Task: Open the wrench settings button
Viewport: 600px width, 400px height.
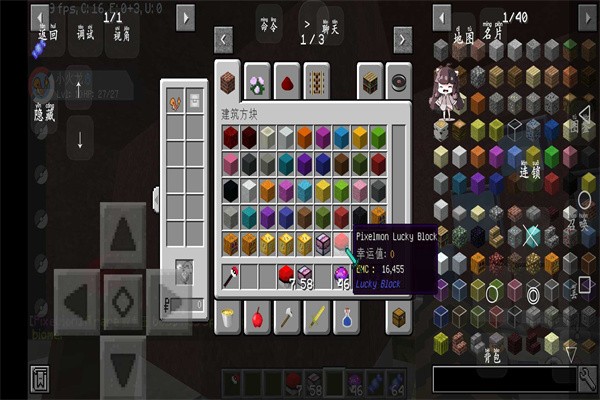Action: click(587, 378)
